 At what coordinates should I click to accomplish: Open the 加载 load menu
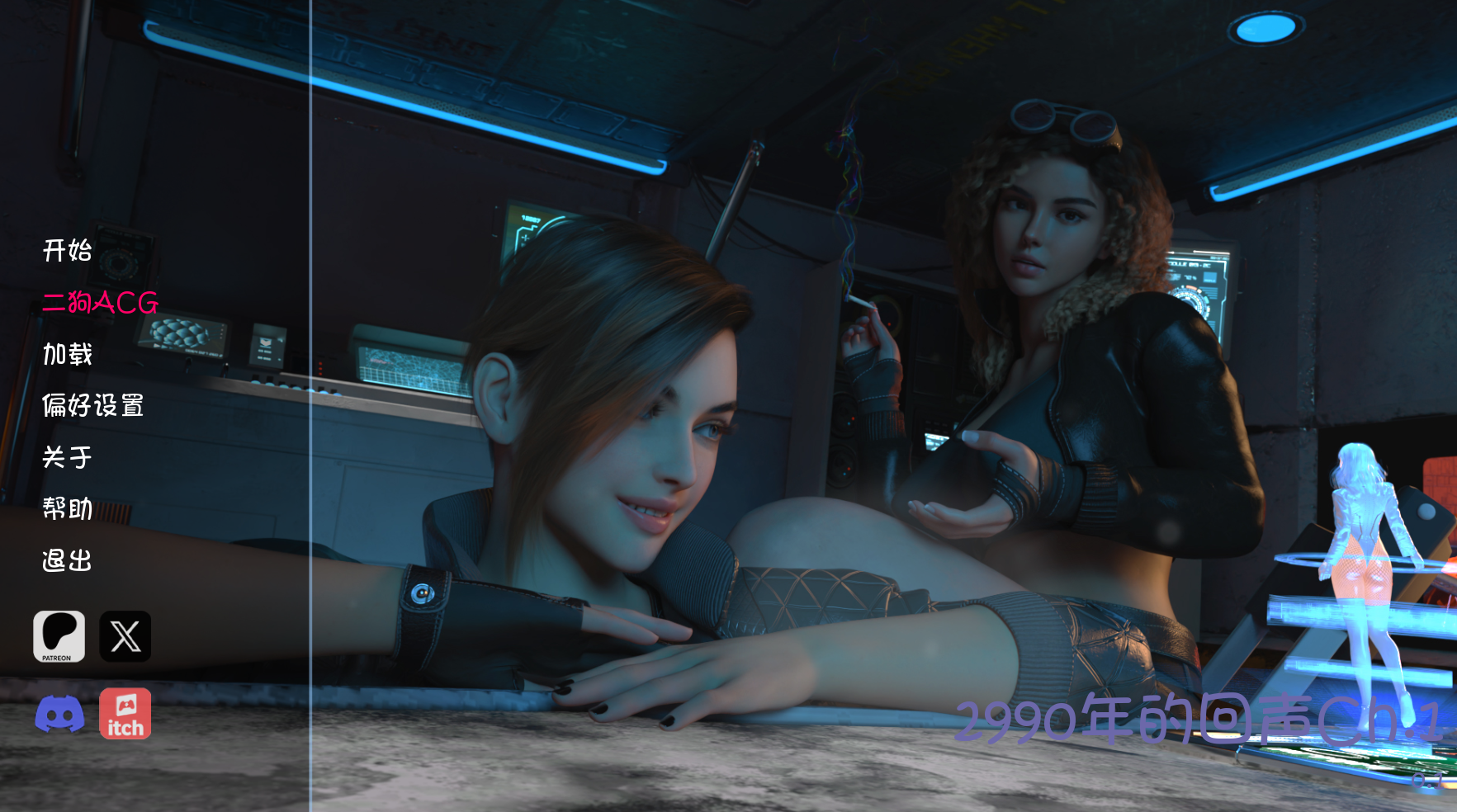pos(67,354)
